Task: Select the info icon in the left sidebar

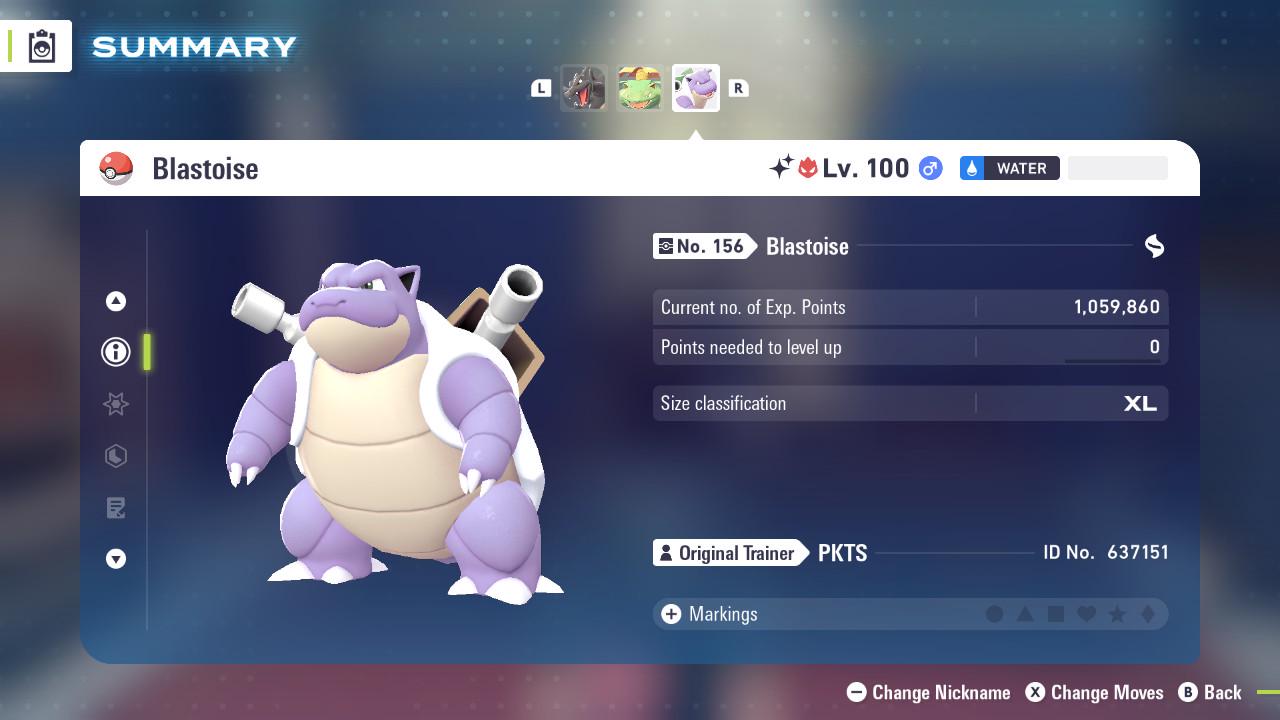Action: (x=116, y=352)
